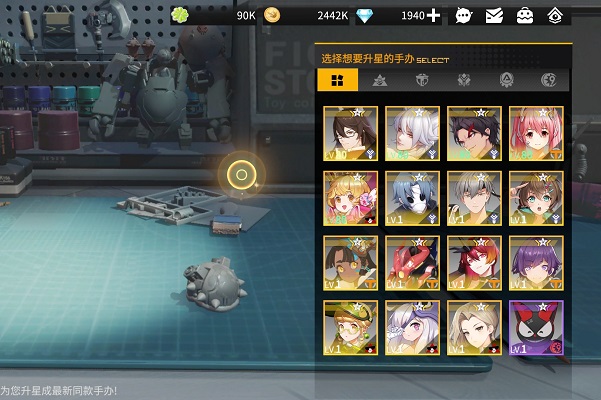Select the All figures grid tab

point(337,81)
